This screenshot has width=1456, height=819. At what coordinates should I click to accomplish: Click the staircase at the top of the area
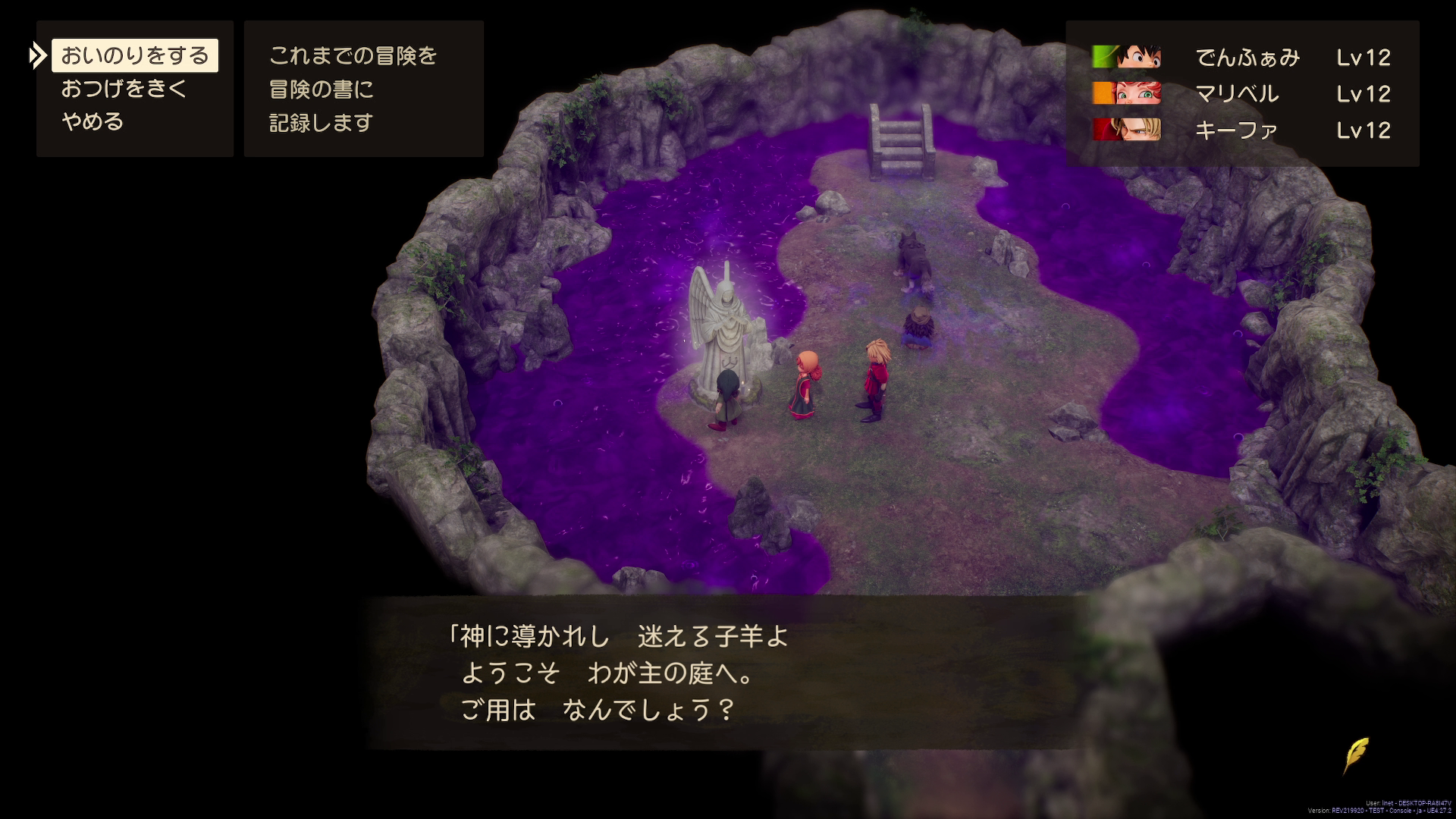click(x=901, y=140)
